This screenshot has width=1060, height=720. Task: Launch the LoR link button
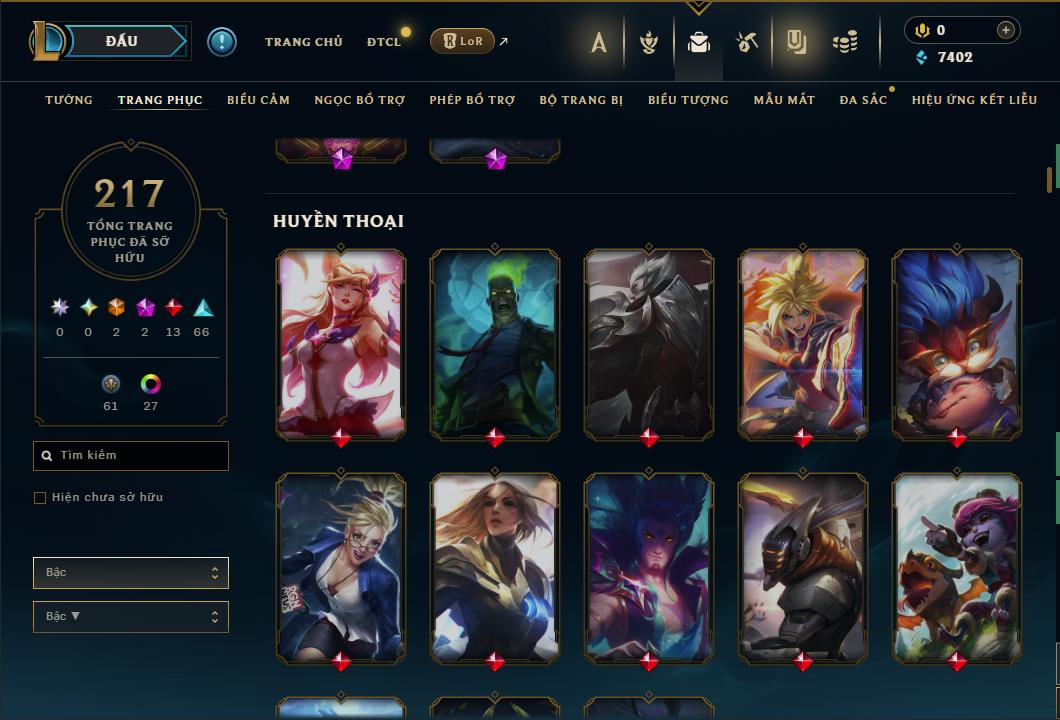click(x=462, y=41)
